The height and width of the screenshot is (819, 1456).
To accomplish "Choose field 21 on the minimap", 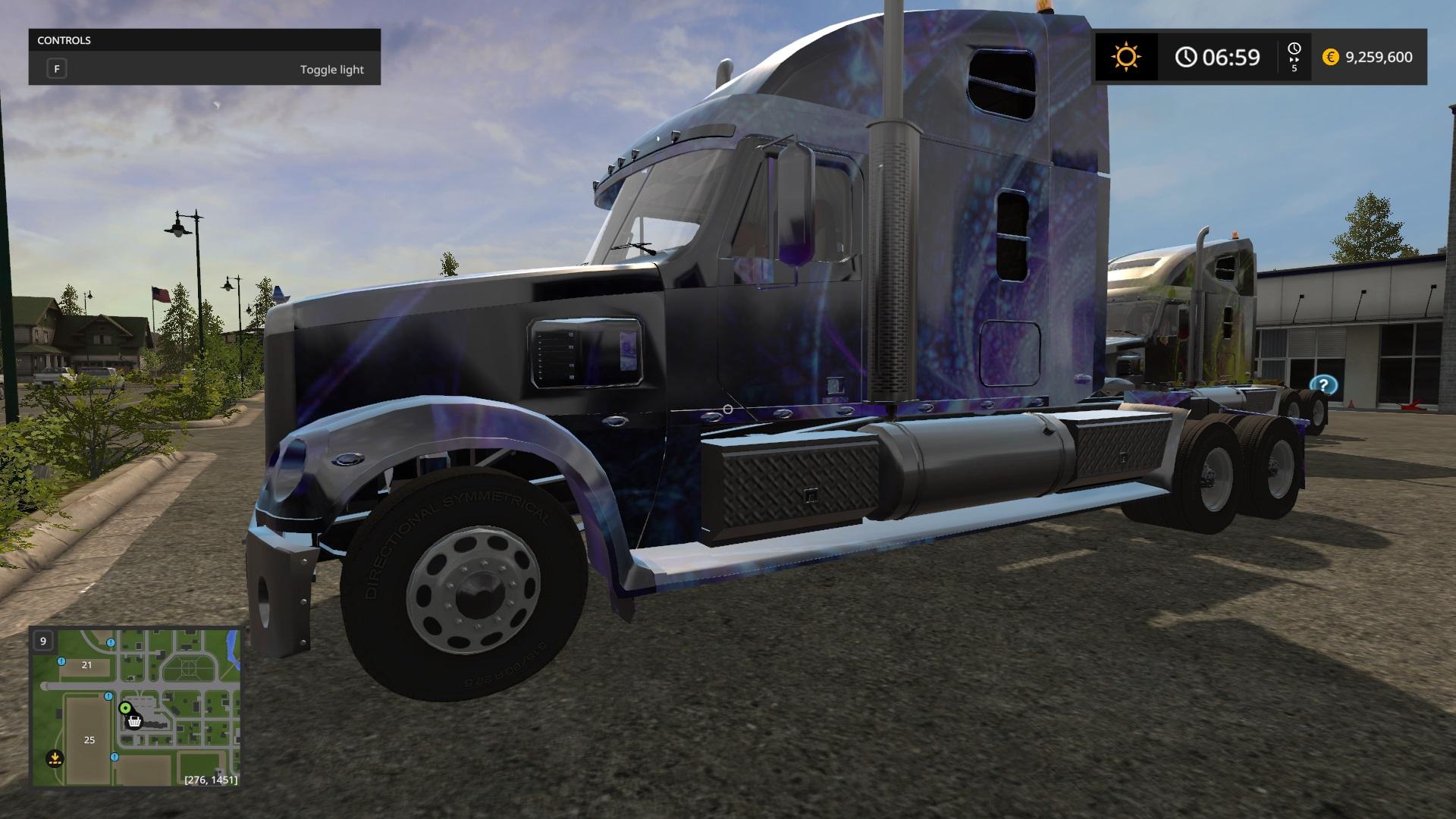I will point(86,665).
